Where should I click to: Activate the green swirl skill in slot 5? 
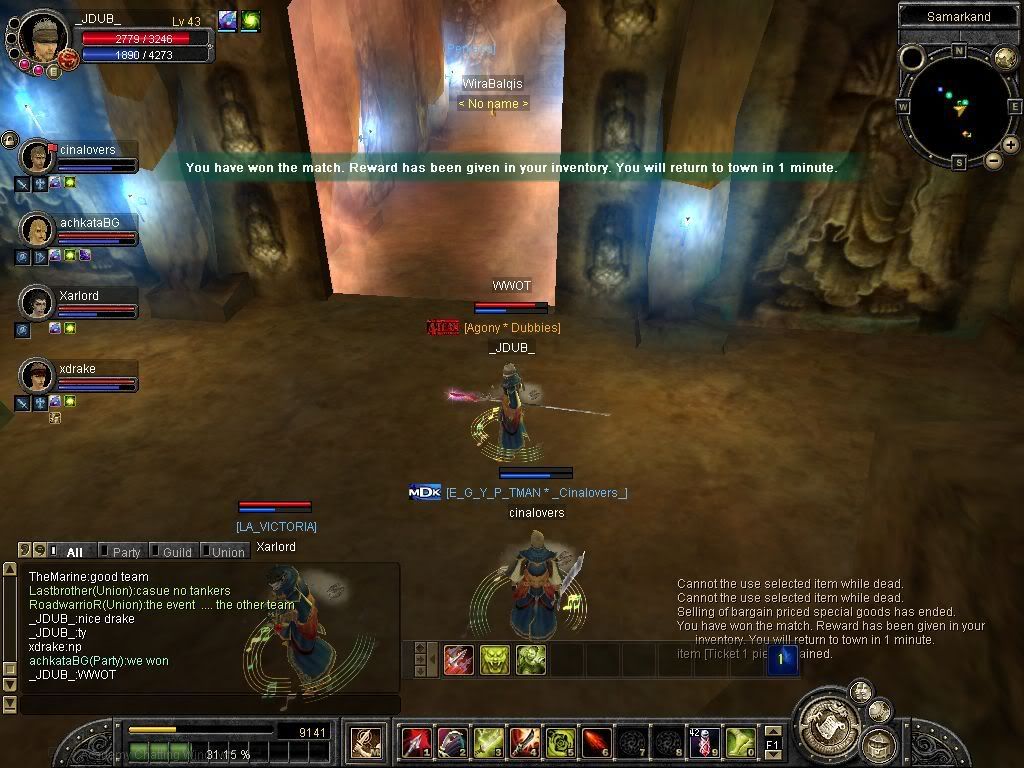(x=559, y=742)
